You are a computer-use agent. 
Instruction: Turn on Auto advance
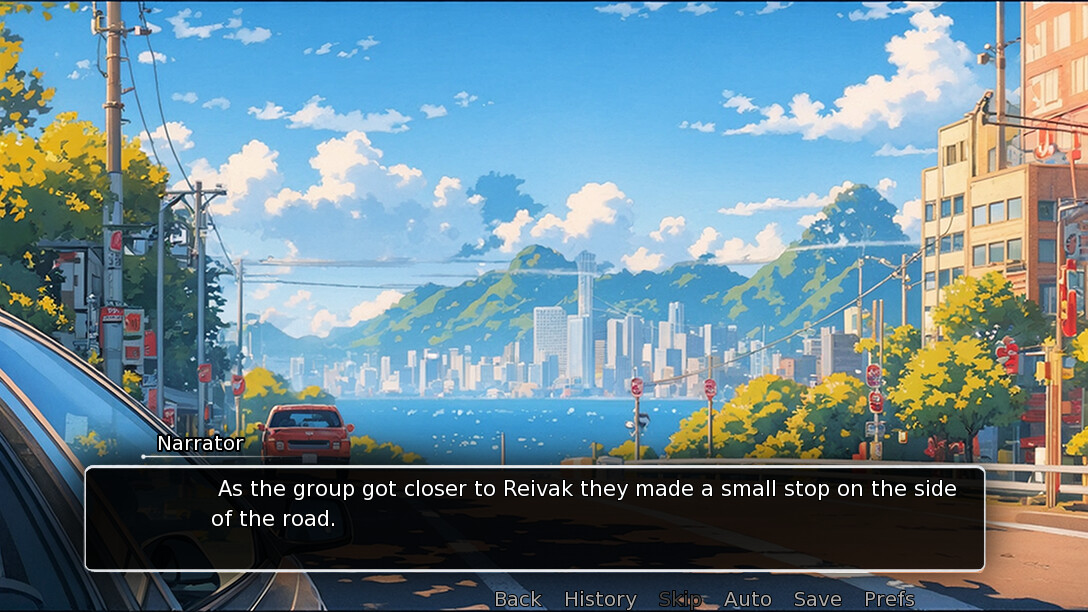click(747, 599)
